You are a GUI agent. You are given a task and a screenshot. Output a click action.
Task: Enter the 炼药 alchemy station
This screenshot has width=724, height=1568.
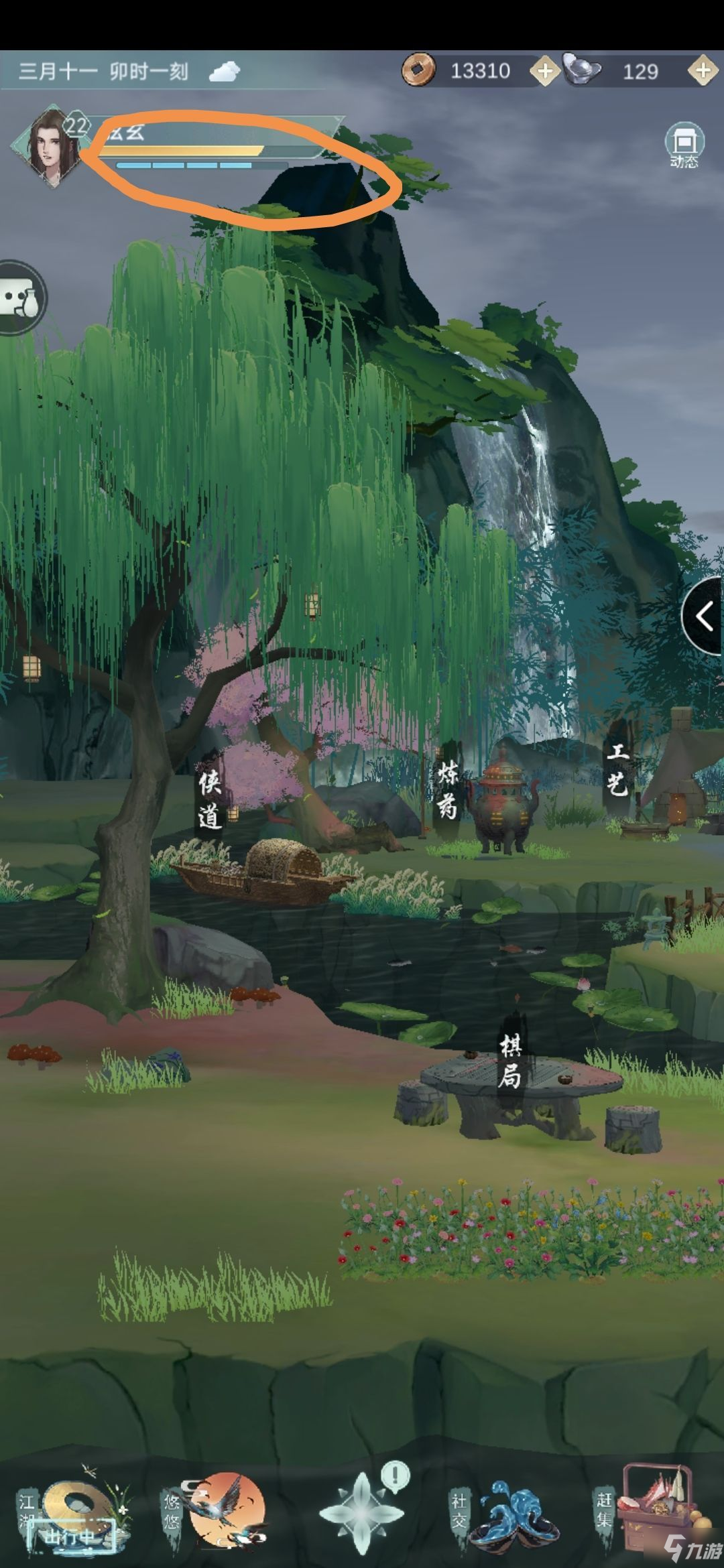[x=447, y=790]
